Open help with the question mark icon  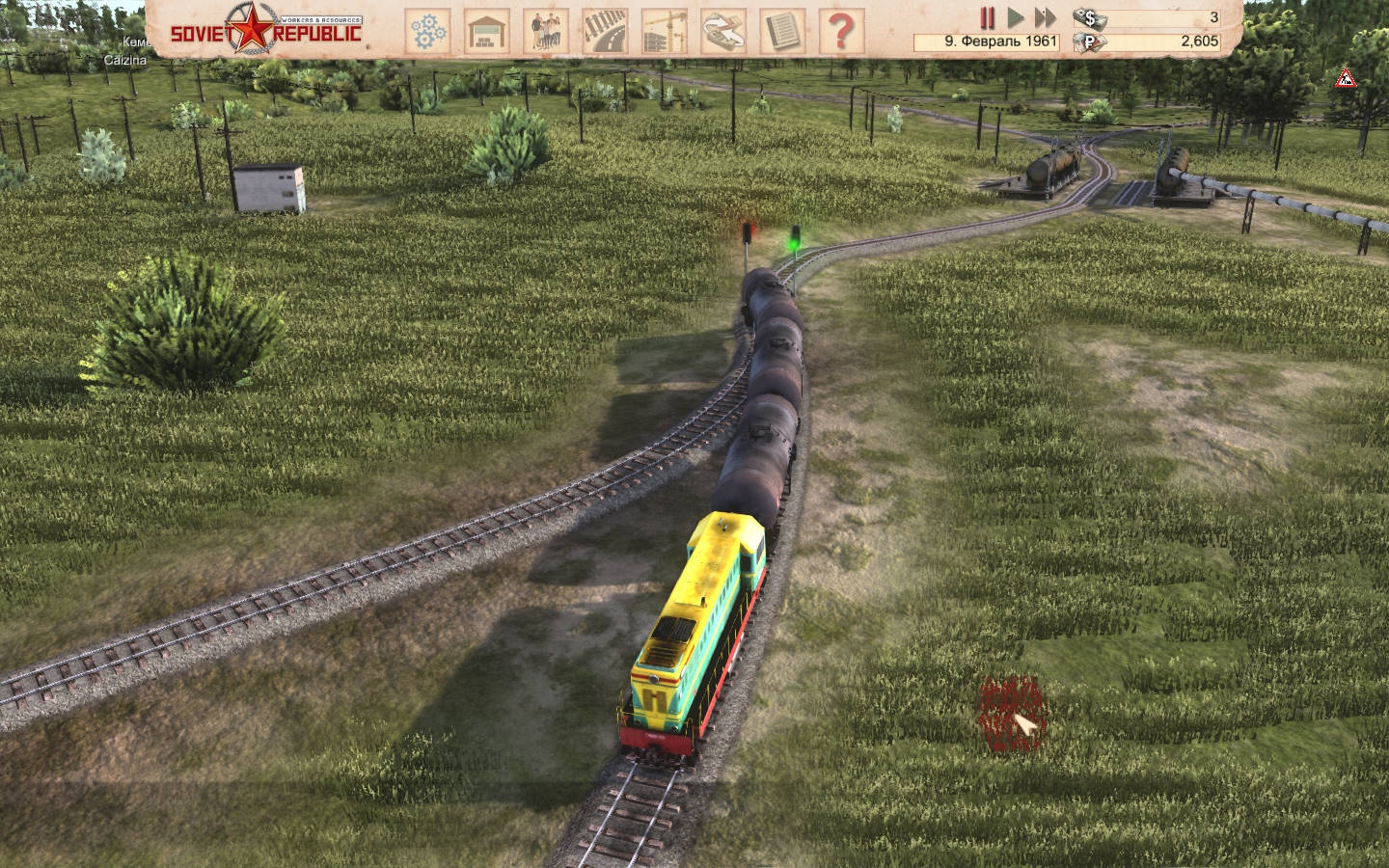pyautogui.click(x=841, y=31)
